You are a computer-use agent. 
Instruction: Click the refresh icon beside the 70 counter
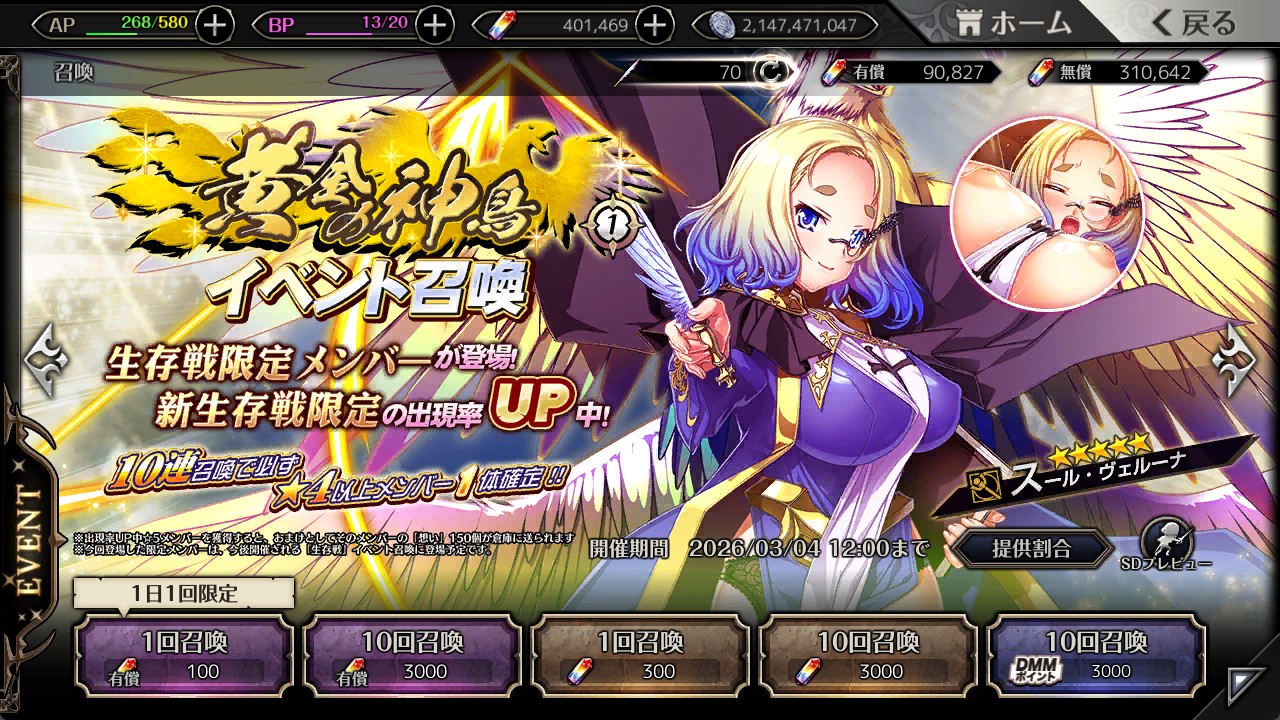pos(770,72)
